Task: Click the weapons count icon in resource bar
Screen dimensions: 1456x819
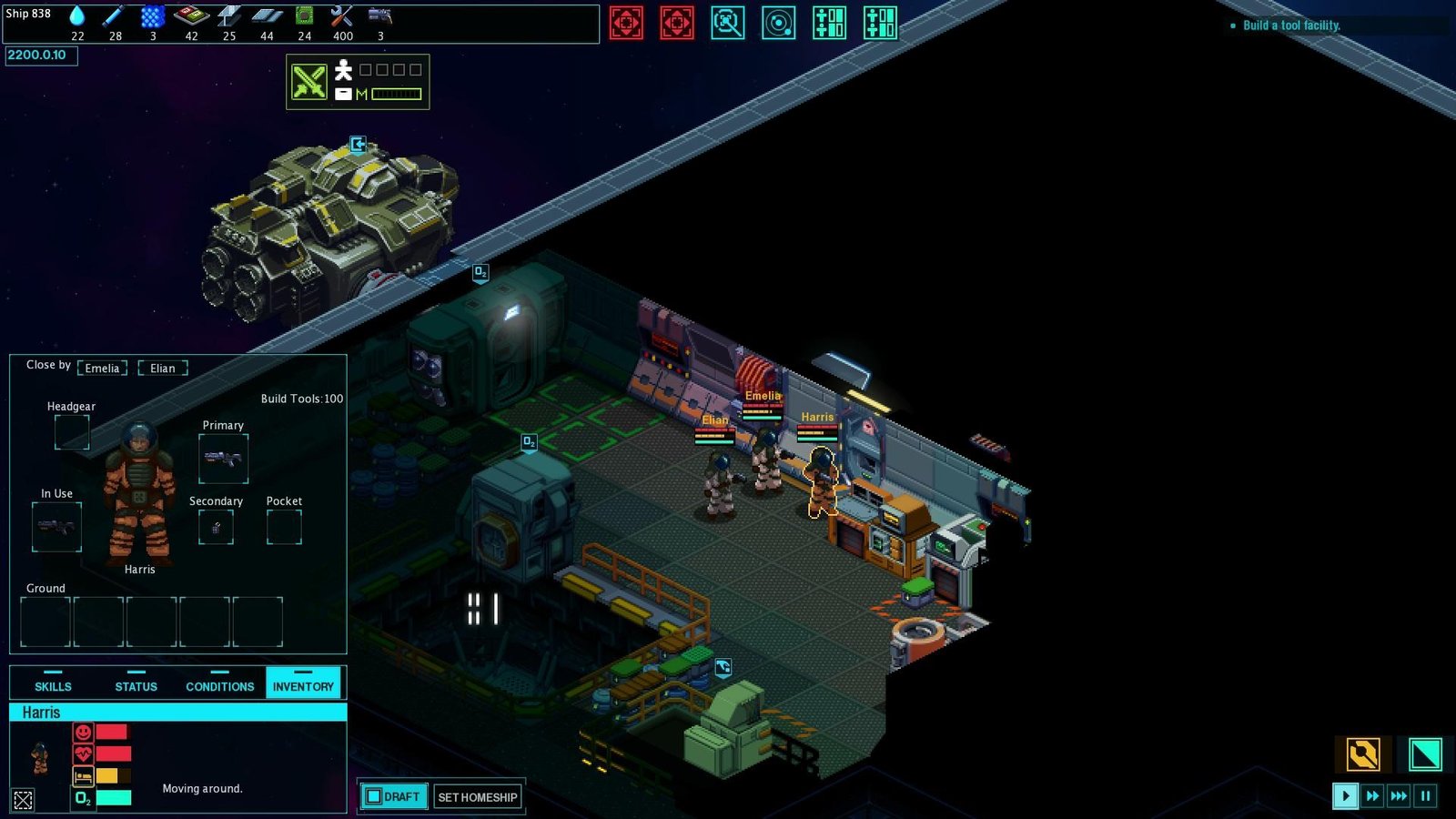Action: pyautogui.click(x=379, y=15)
